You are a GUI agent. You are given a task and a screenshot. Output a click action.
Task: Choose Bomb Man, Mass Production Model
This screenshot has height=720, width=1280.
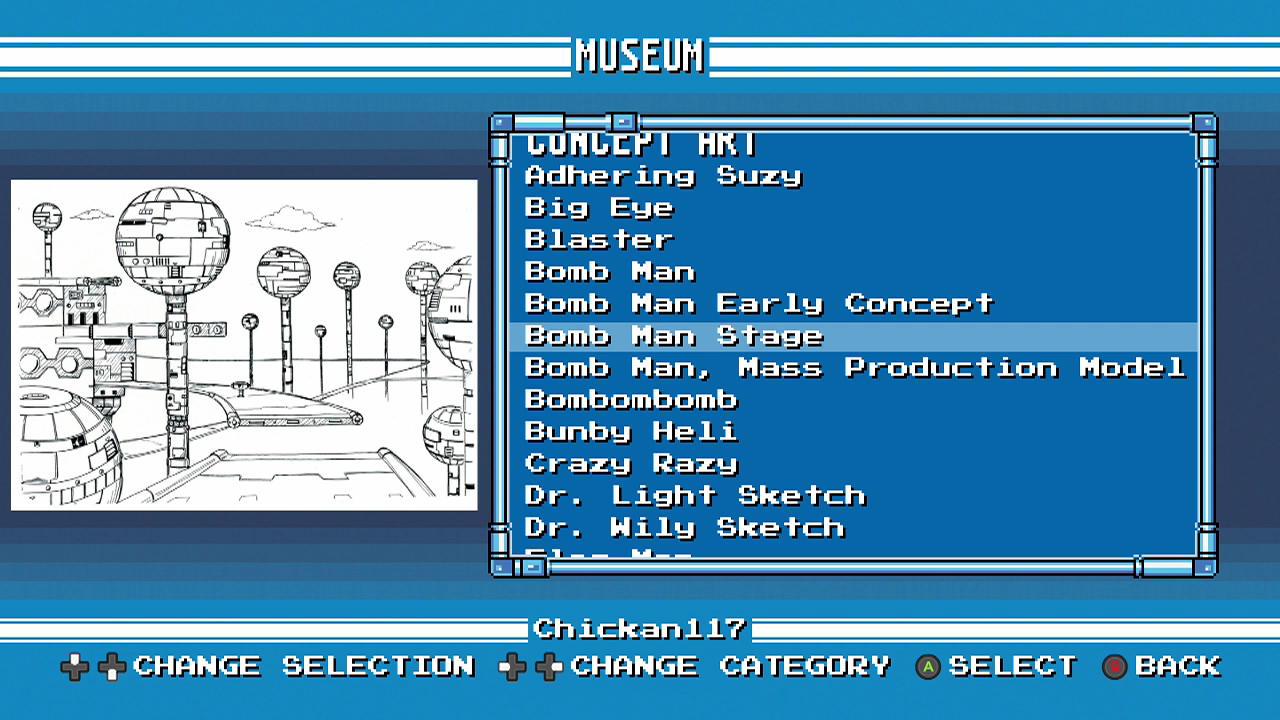coord(855,368)
